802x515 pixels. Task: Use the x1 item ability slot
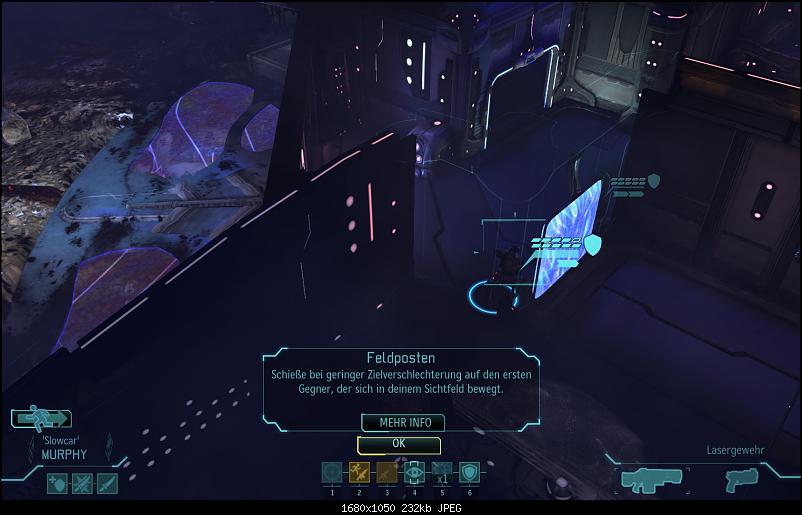(441, 473)
